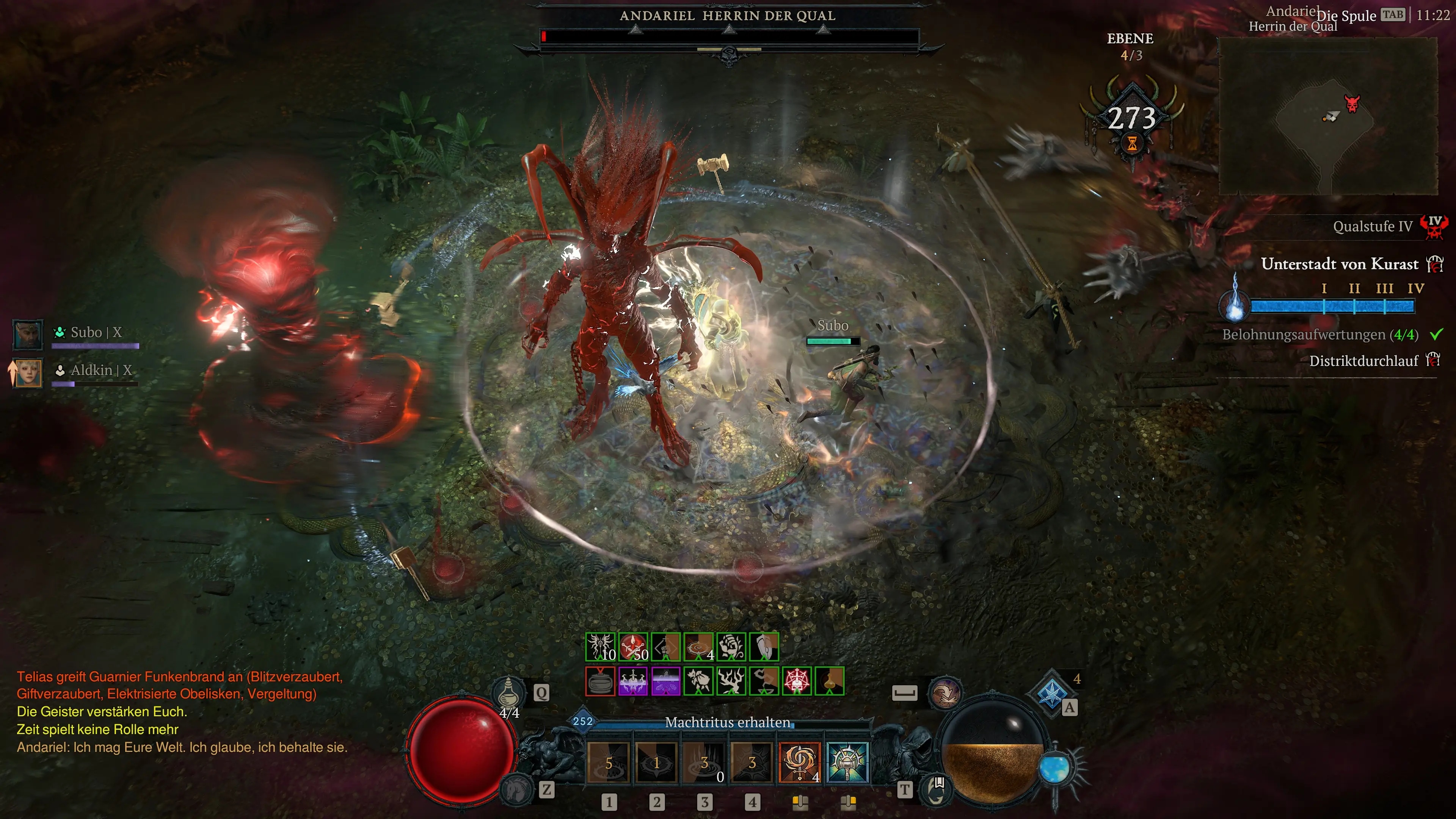
Task: Select party member Subo portrait
Action: tap(27, 334)
